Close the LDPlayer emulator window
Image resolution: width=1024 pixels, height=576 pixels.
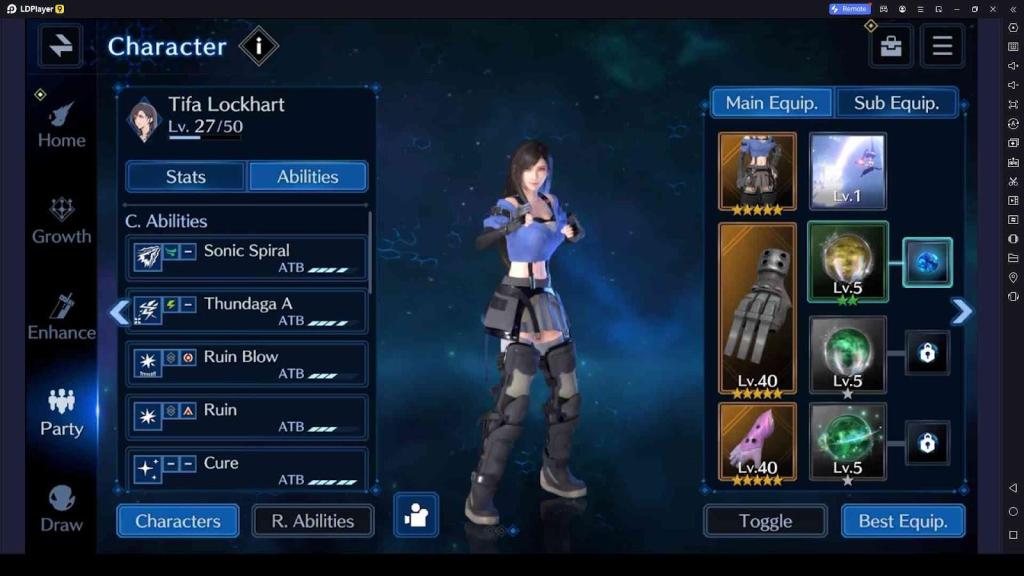point(994,9)
